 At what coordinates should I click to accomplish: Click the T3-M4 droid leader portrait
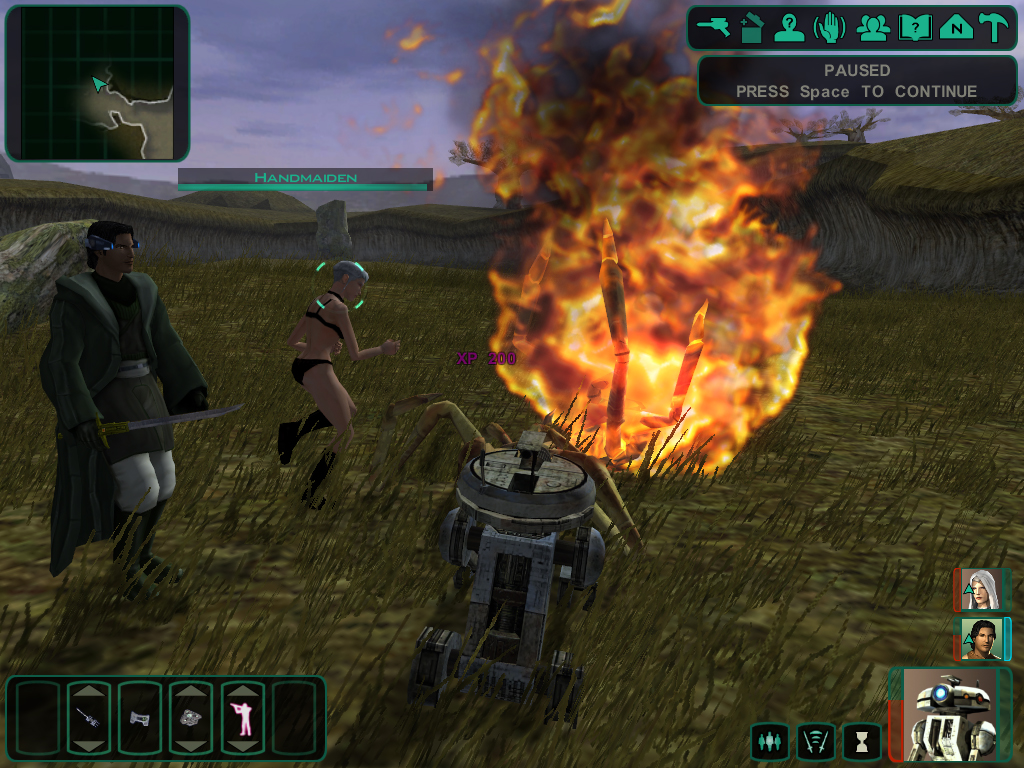(x=950, y=714)
